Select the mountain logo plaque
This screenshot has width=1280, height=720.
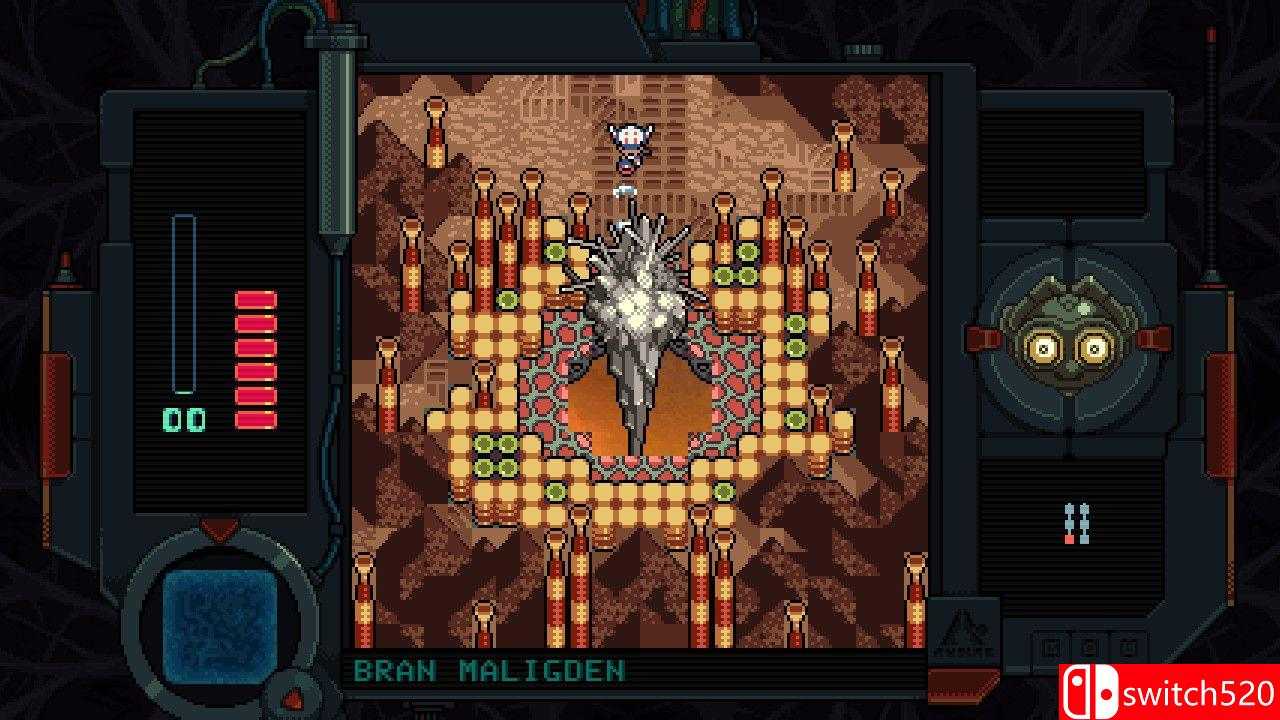pos(963,632)
